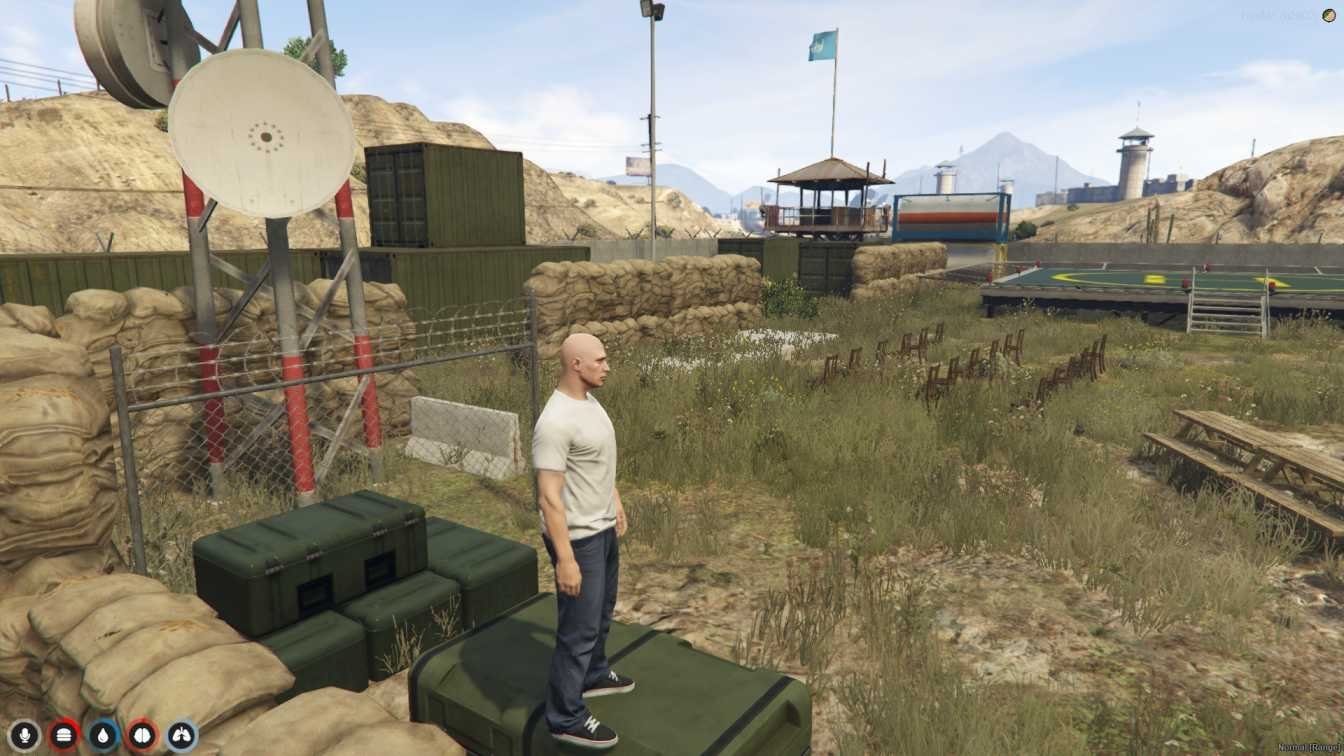
Task: Click the round server badge icon
Action: [x=1330, y=15]
